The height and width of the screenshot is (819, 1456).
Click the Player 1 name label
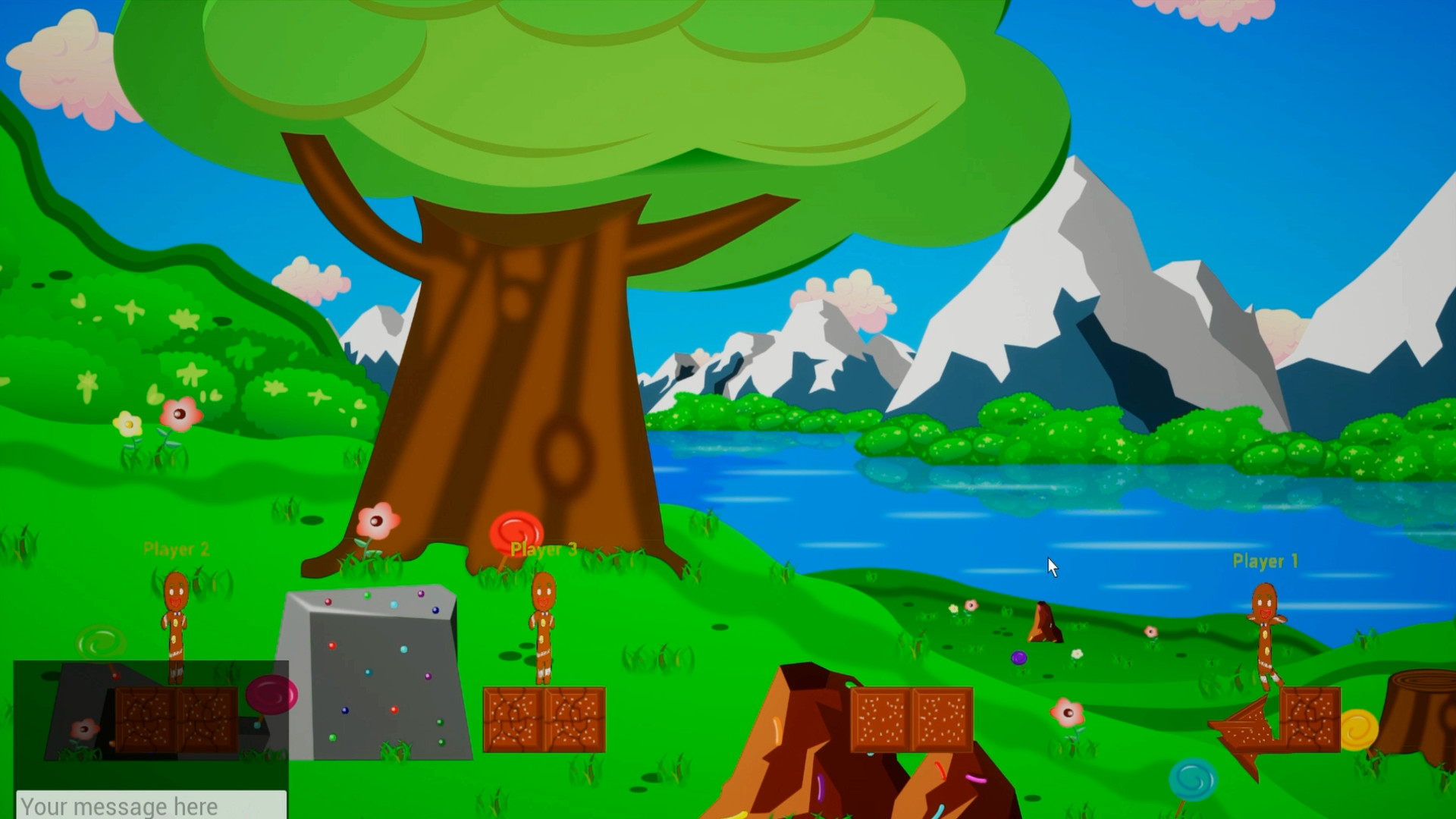pyautogui.click(x=1264, y=561)
